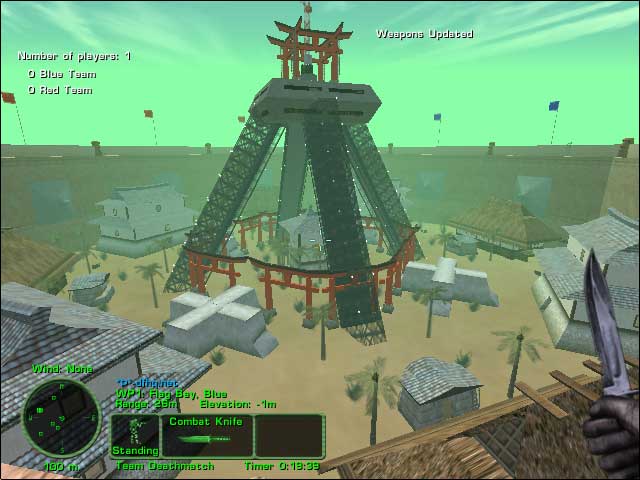Click the Standing stance indicator
640x480 pixels.
[x=134, y=436]
